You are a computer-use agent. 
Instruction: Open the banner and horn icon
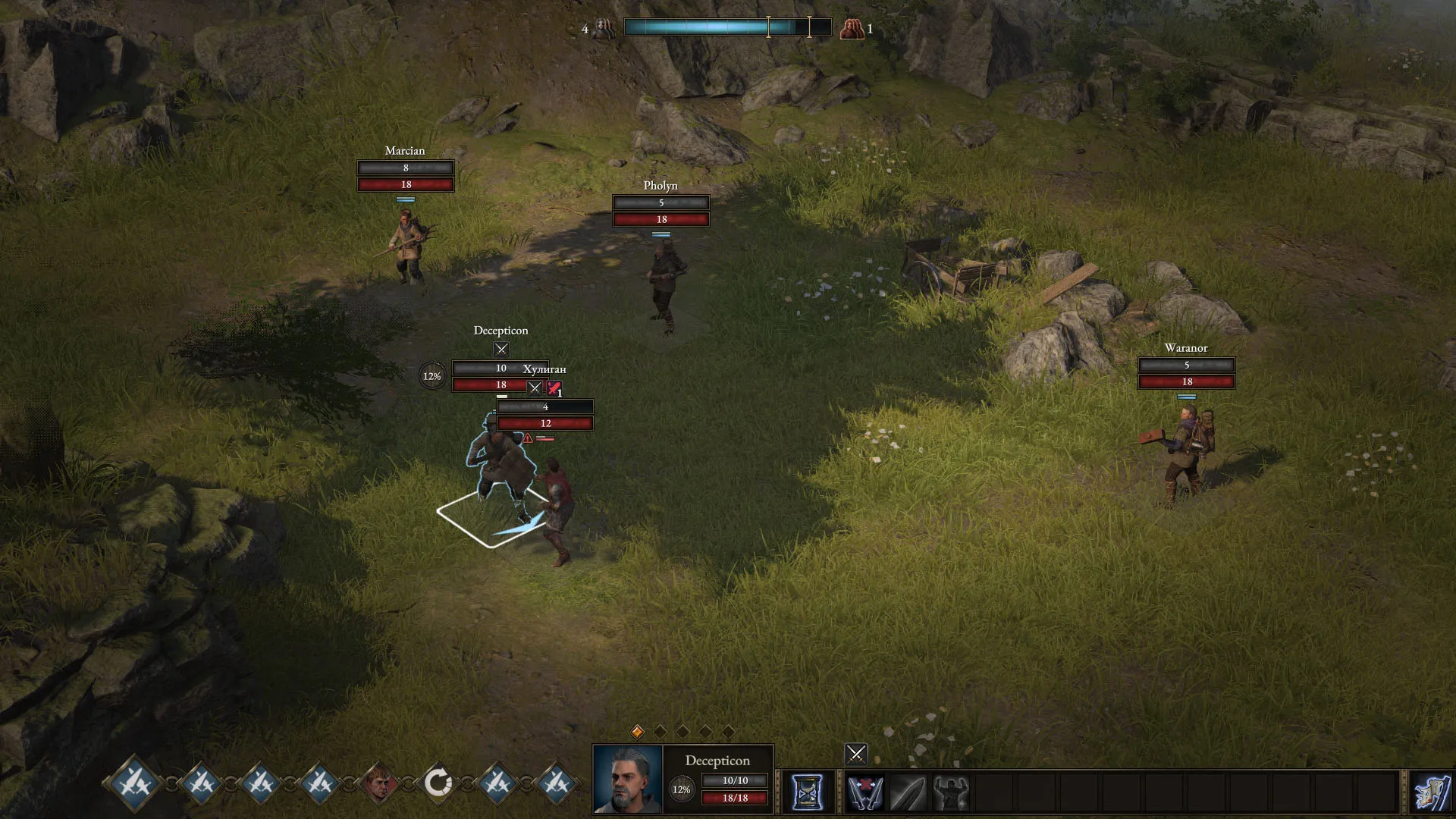pyautogui.click(x=1432, y=792)
